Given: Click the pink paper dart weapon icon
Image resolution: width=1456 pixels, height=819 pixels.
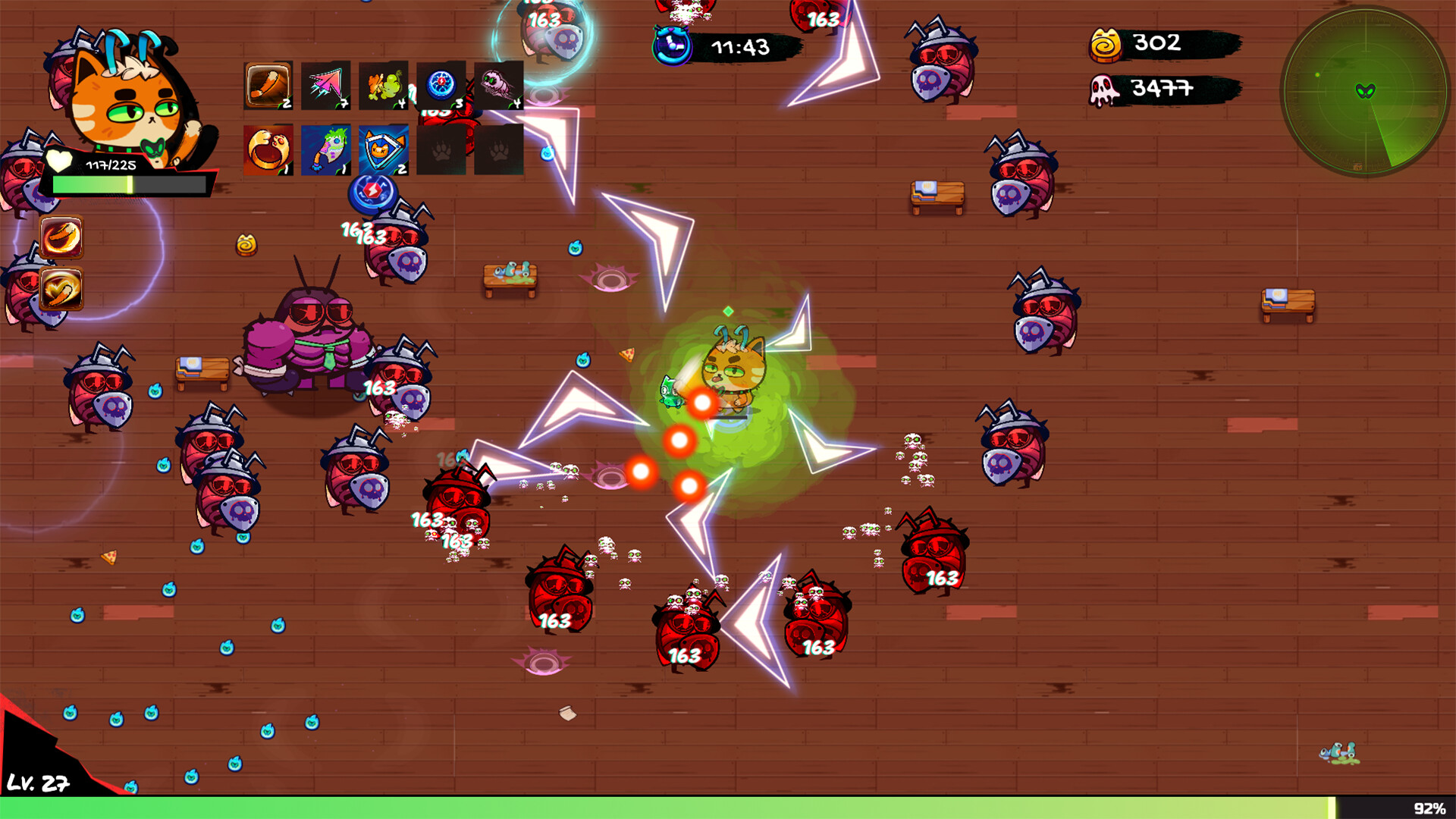Looking at the screenshot, I should point(328,83).
